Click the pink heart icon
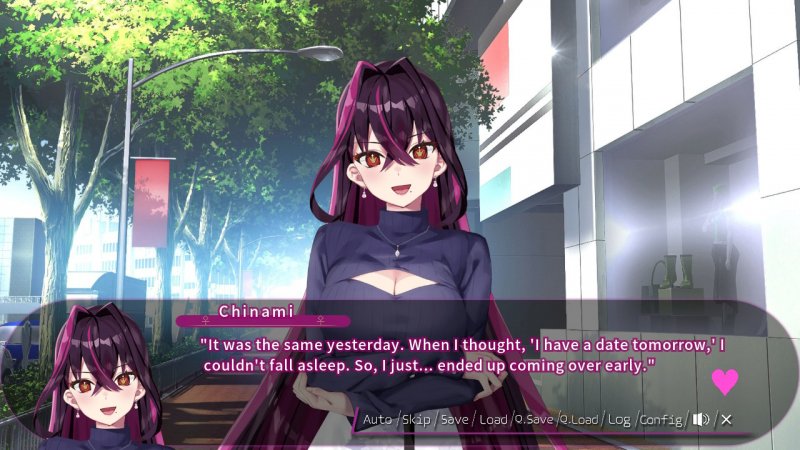The width and height of the screenshot is (800, 450). point(724,381)
